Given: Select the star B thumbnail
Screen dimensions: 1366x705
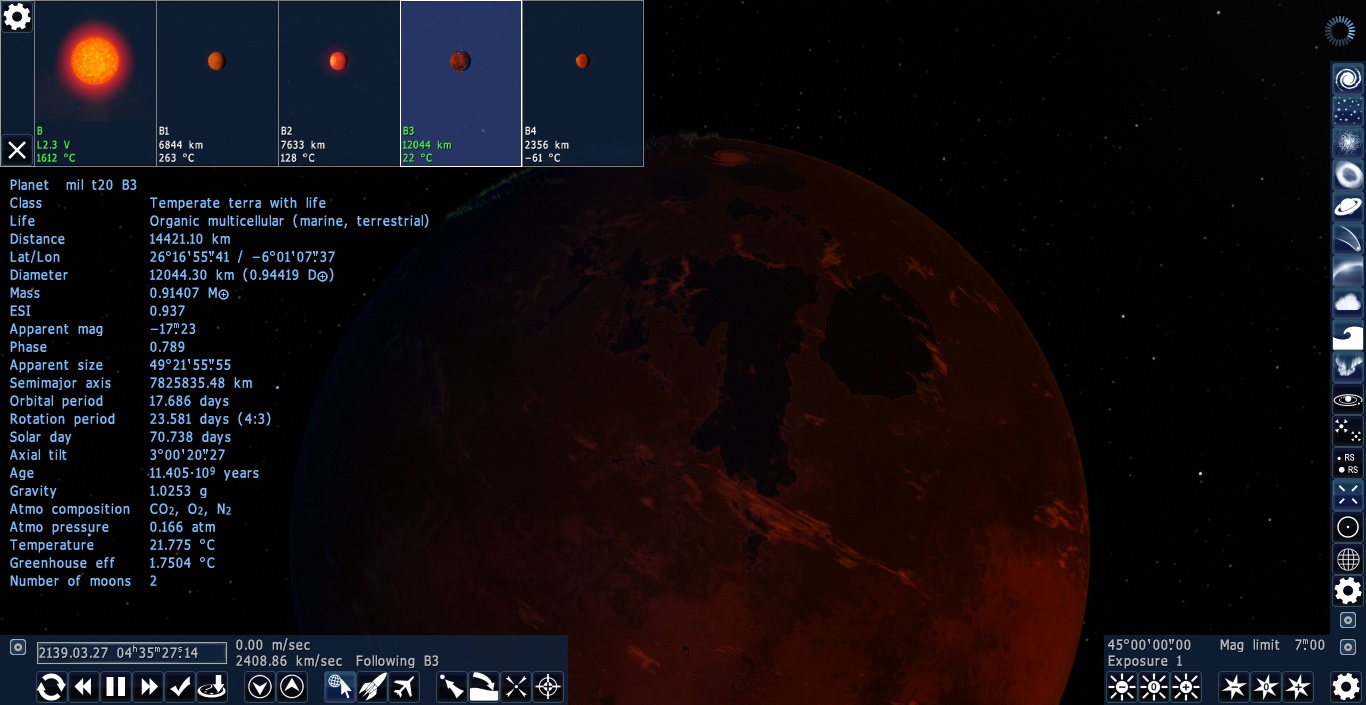Looking at the screenshot, I should coord(95,83).
